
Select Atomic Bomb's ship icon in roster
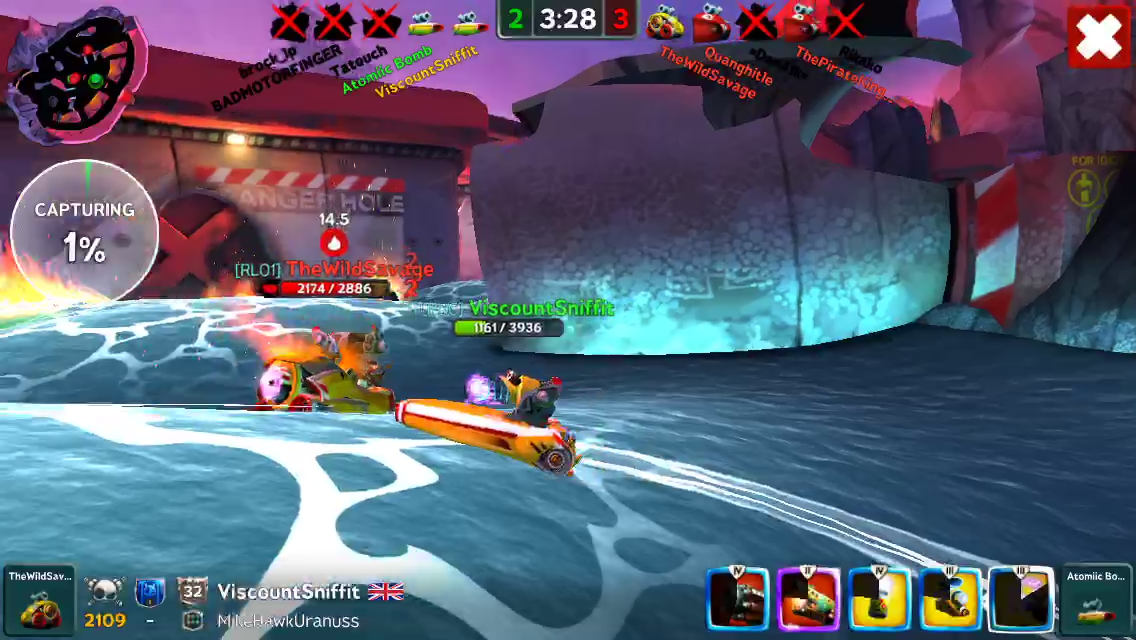(426, 21)
